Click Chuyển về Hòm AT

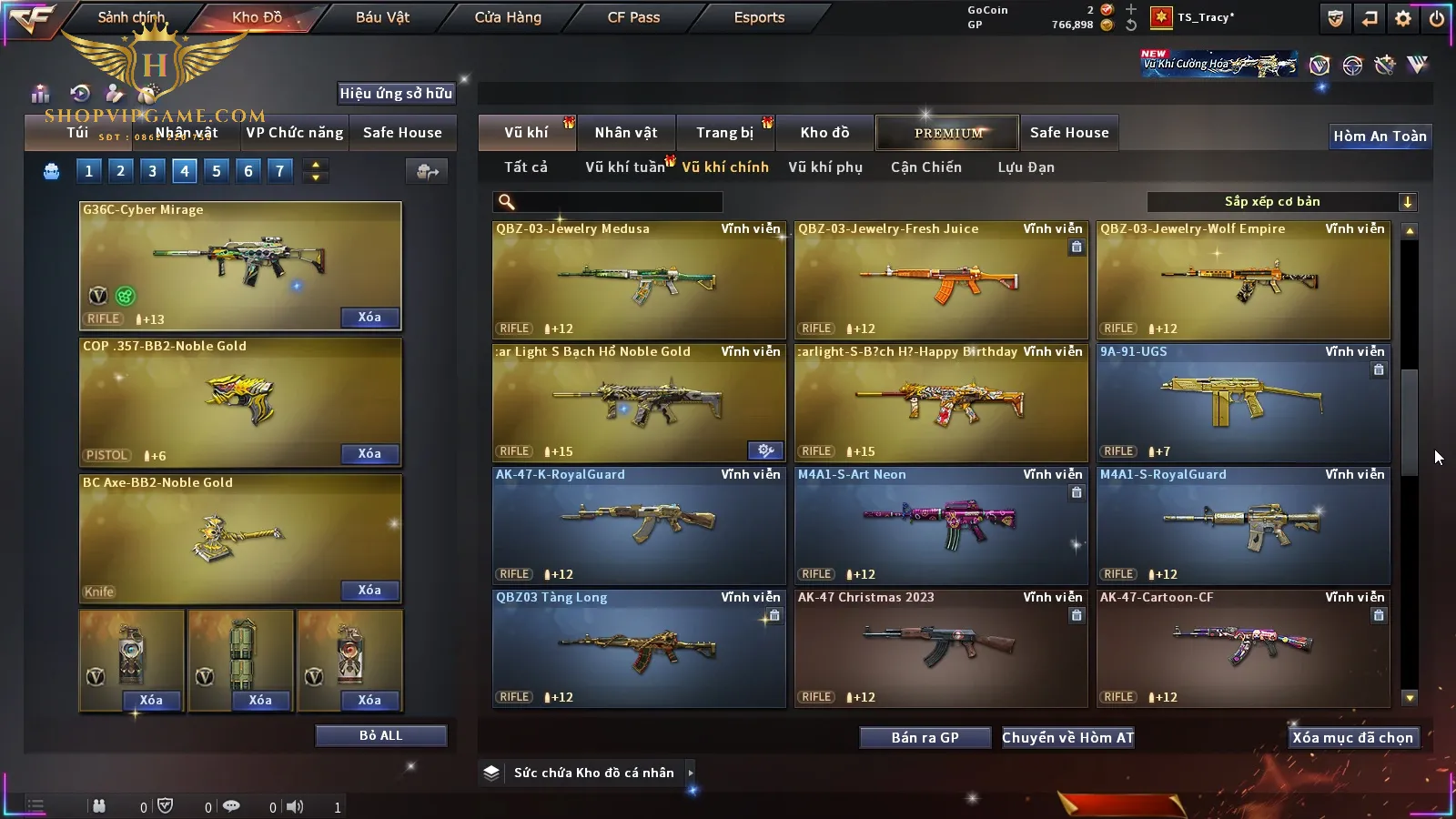(1068, 738)
